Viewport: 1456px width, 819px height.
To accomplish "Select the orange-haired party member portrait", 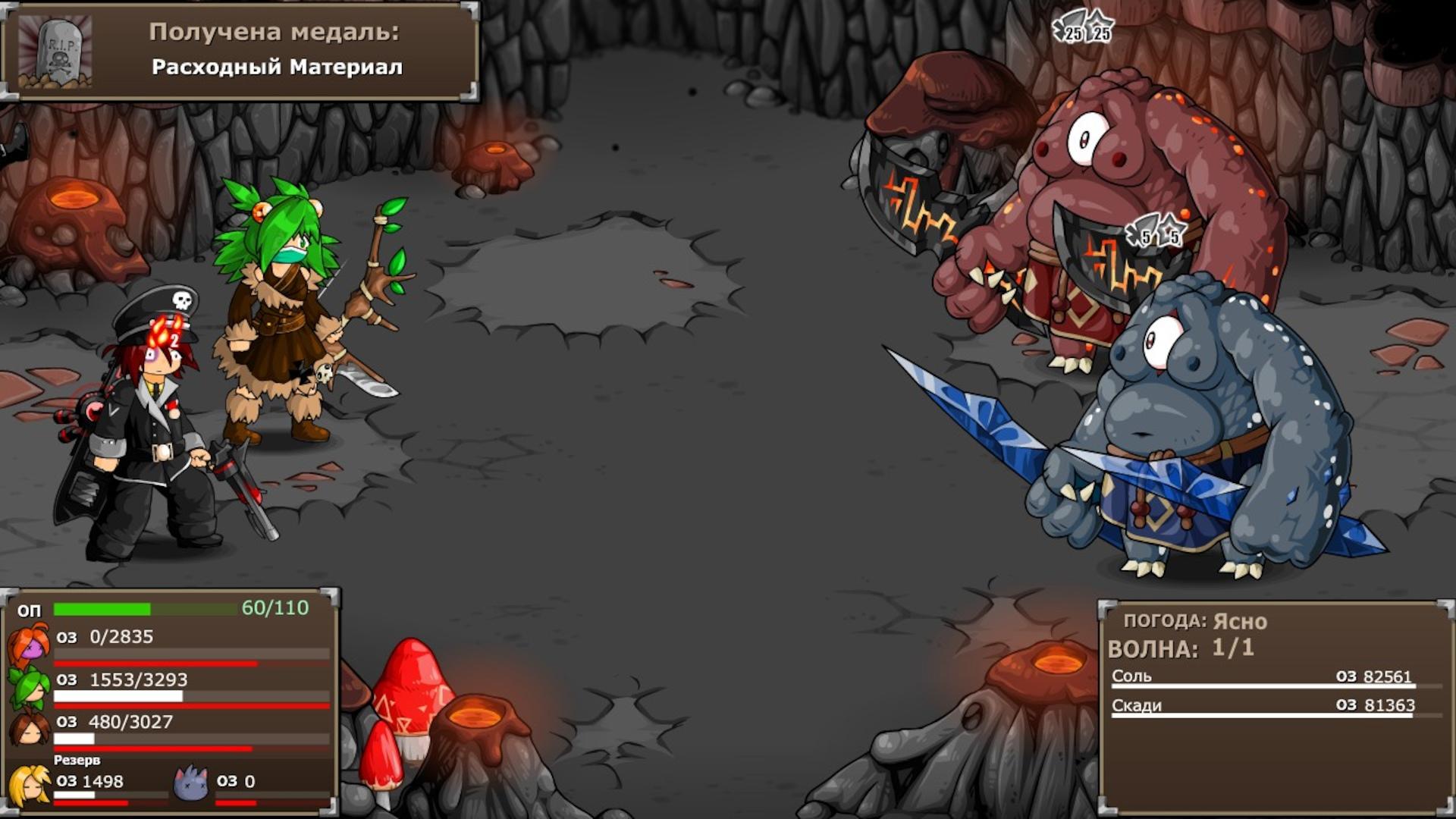I will [29, 643].
